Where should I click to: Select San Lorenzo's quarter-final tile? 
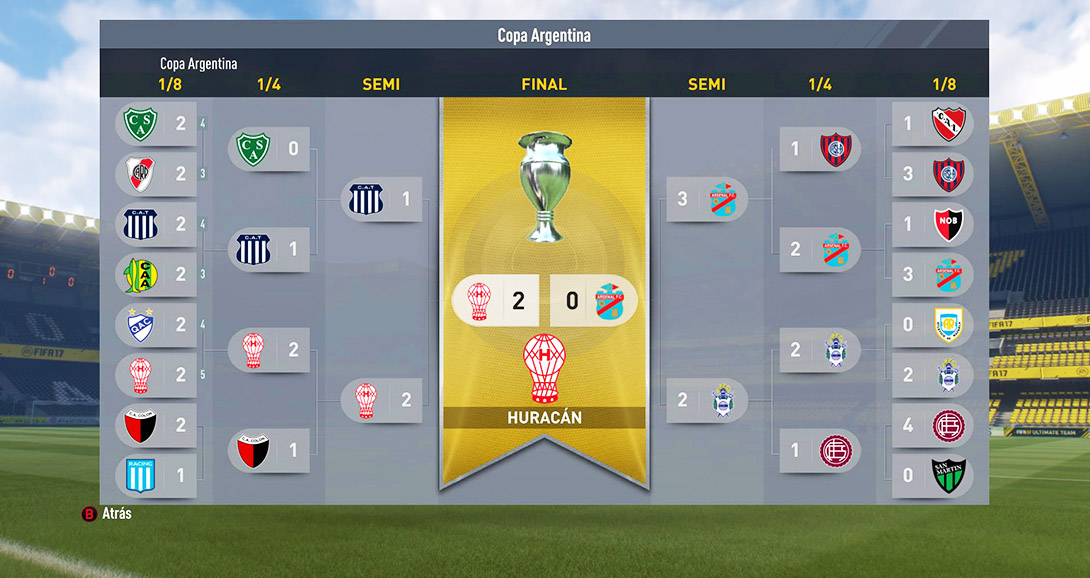click(x=819, y=149)
